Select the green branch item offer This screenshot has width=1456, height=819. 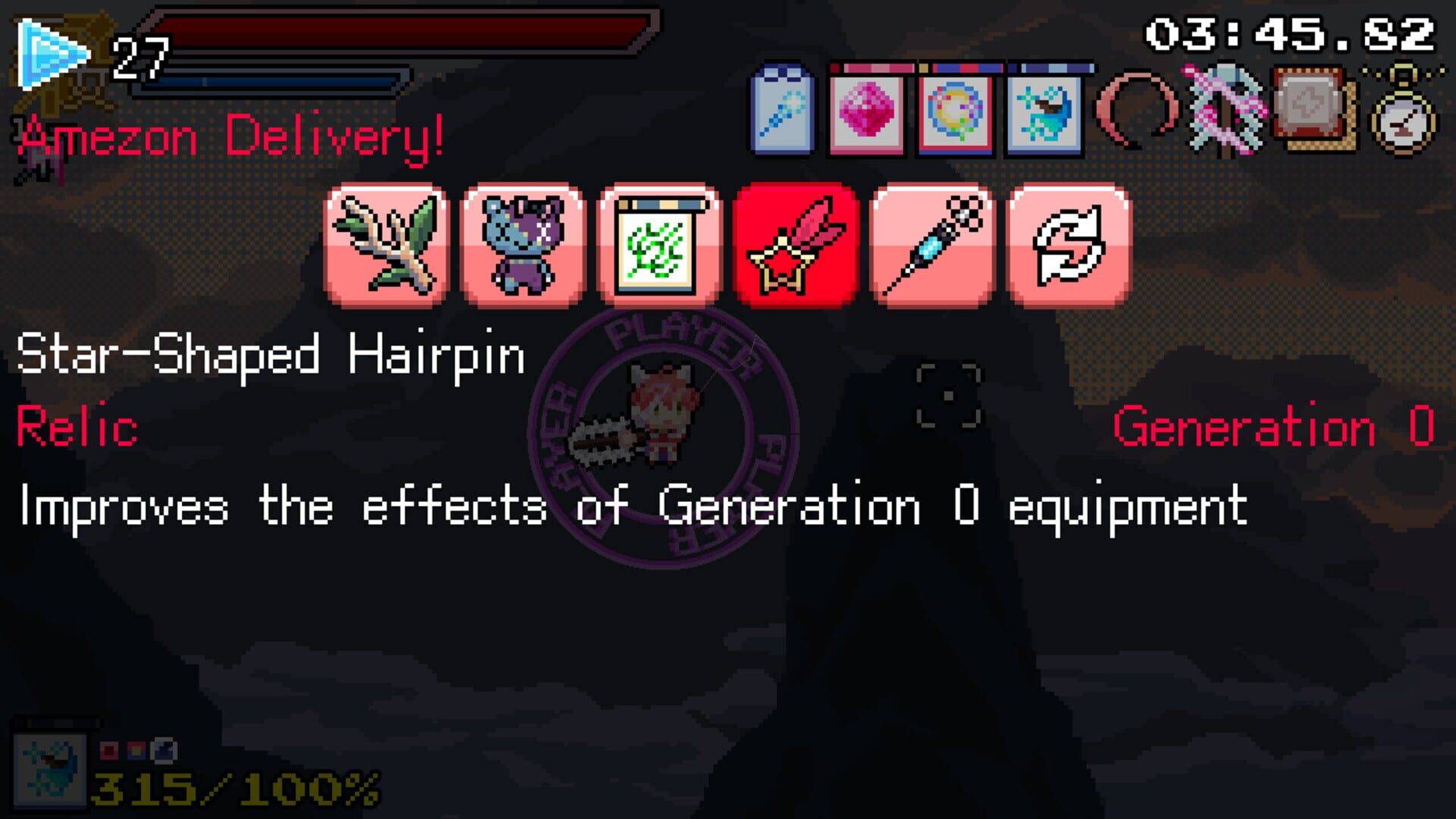(387, 243)
